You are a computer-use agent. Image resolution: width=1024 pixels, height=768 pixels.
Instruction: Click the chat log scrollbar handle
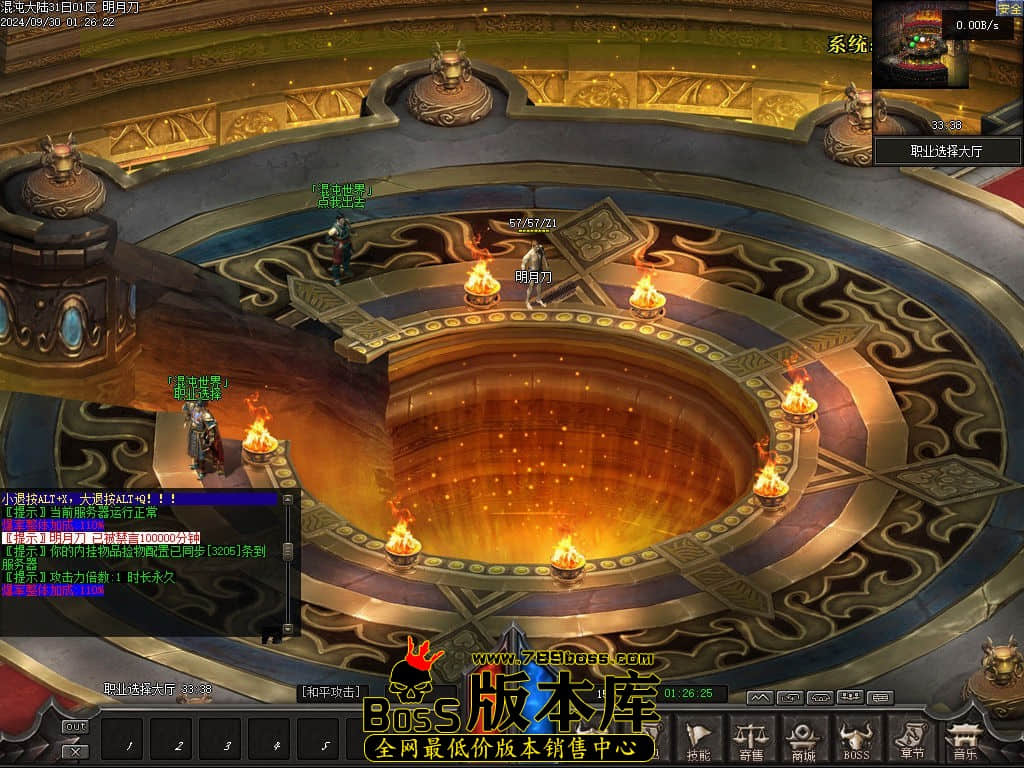click(288, 551)
